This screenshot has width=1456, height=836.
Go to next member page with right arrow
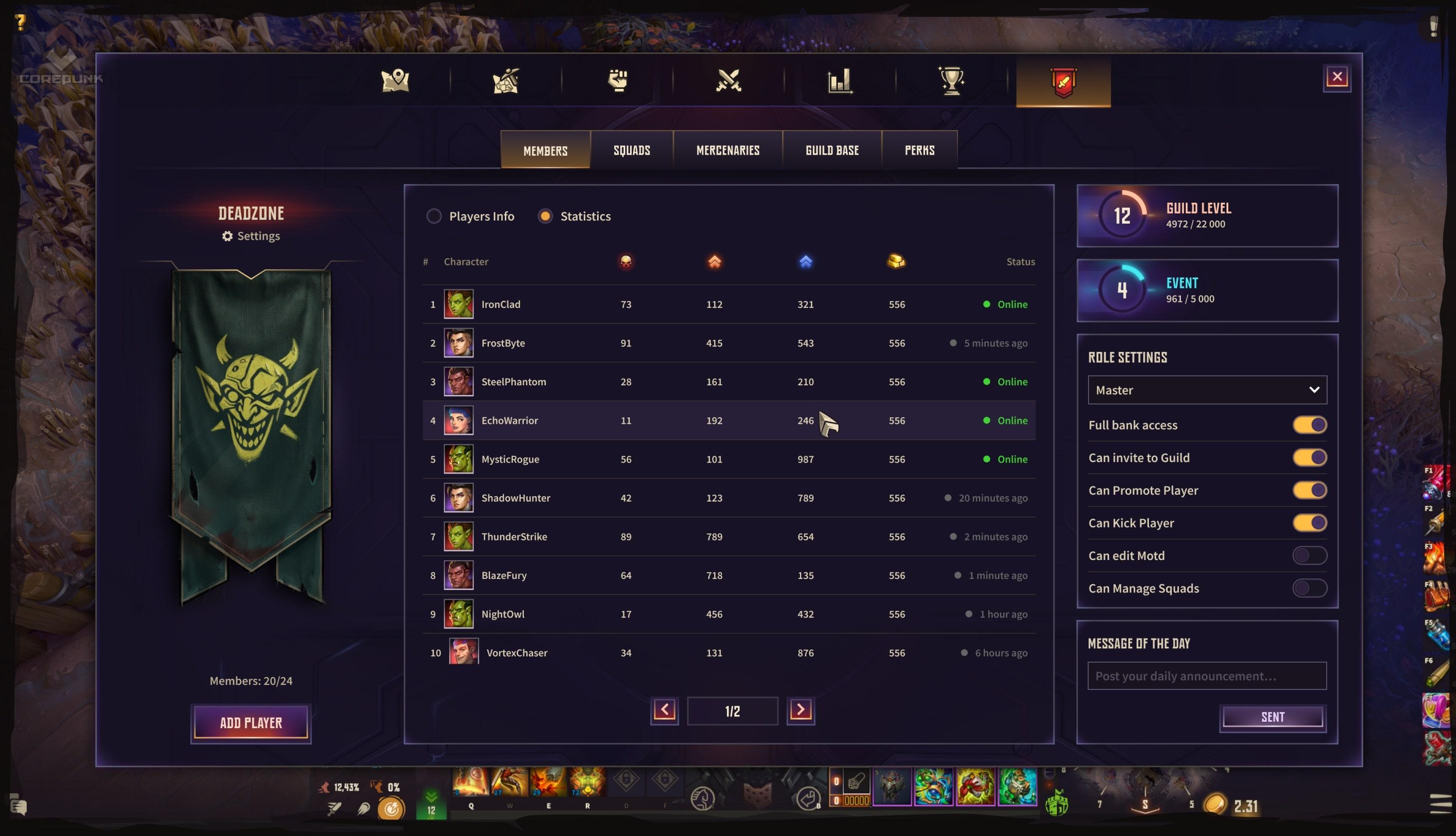click(801, 710)
